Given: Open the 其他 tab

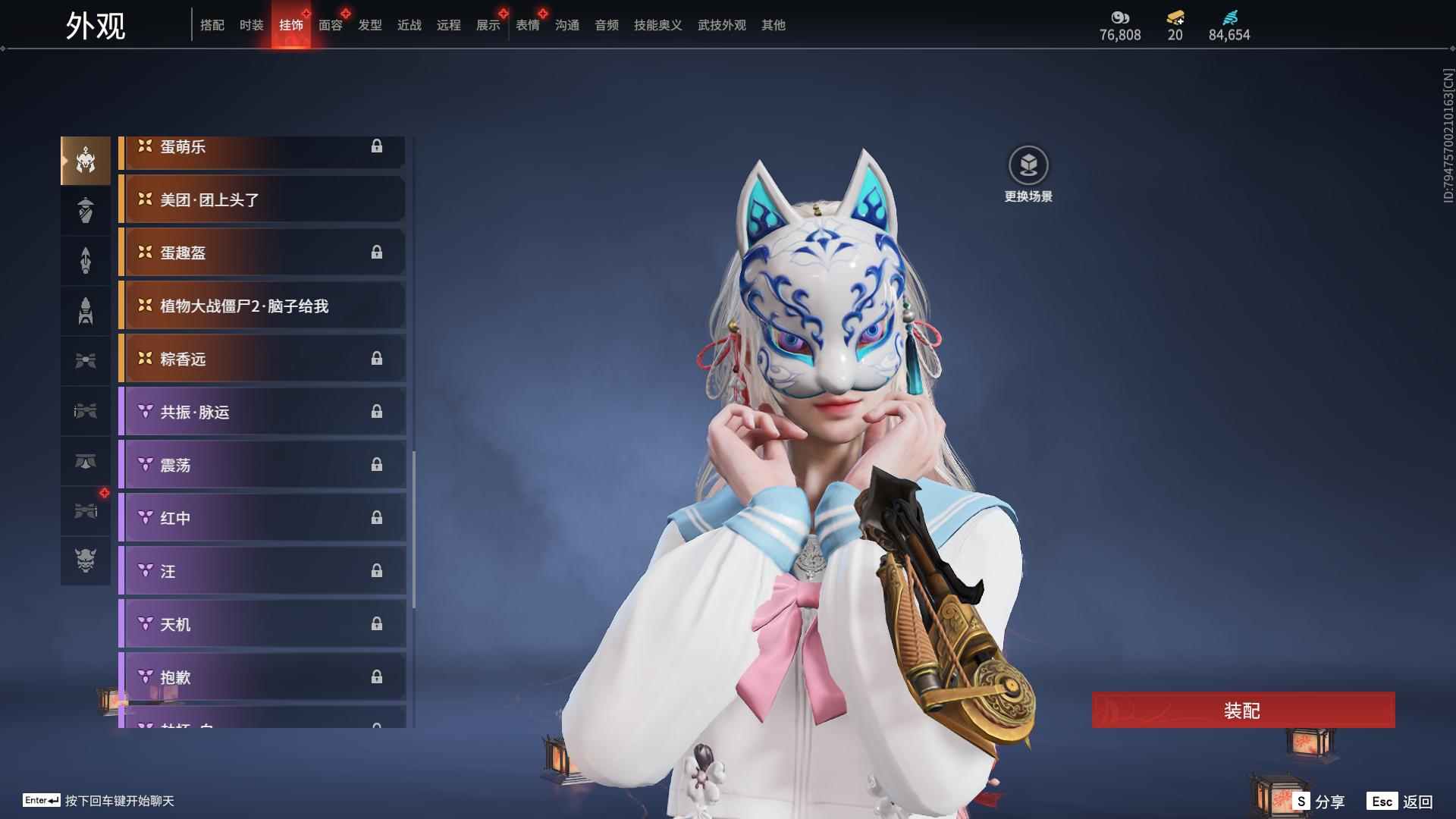Looking at the screenshot, I should click(x=773, y=25).
